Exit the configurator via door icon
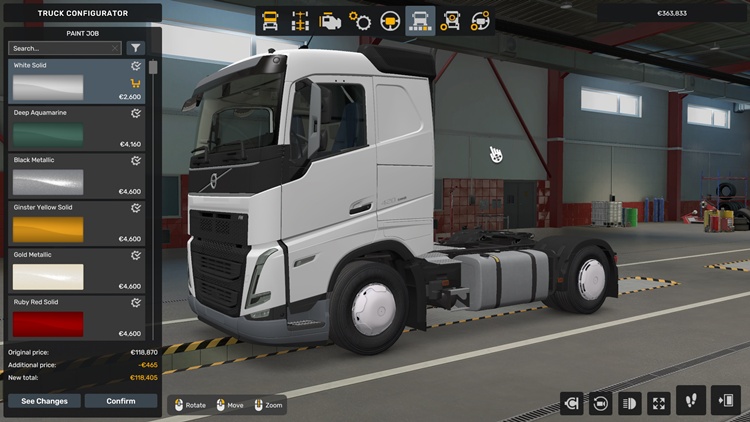750x422 pixels. point(726,400)
